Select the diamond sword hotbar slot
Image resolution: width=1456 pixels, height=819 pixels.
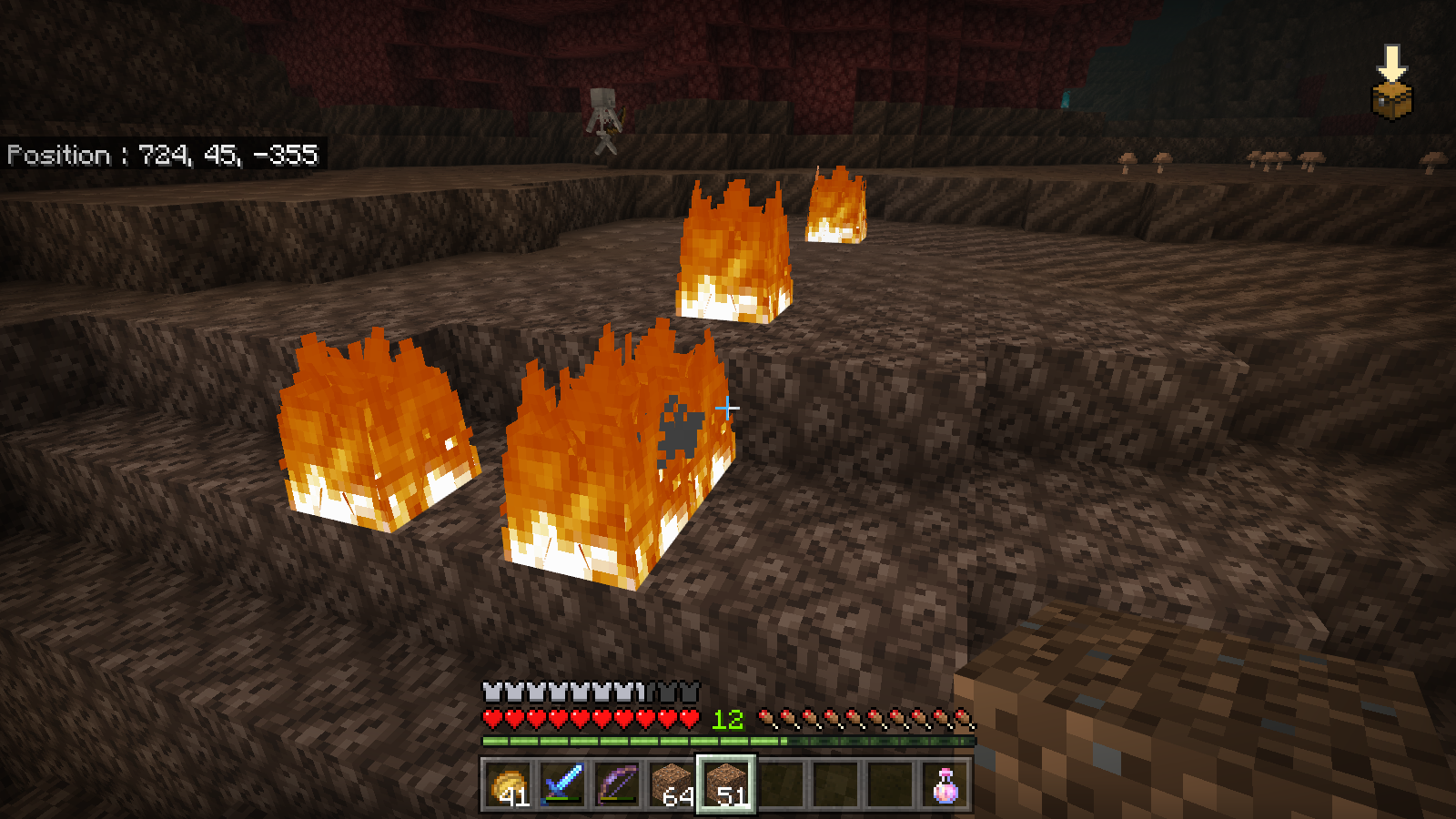(562, 784)
